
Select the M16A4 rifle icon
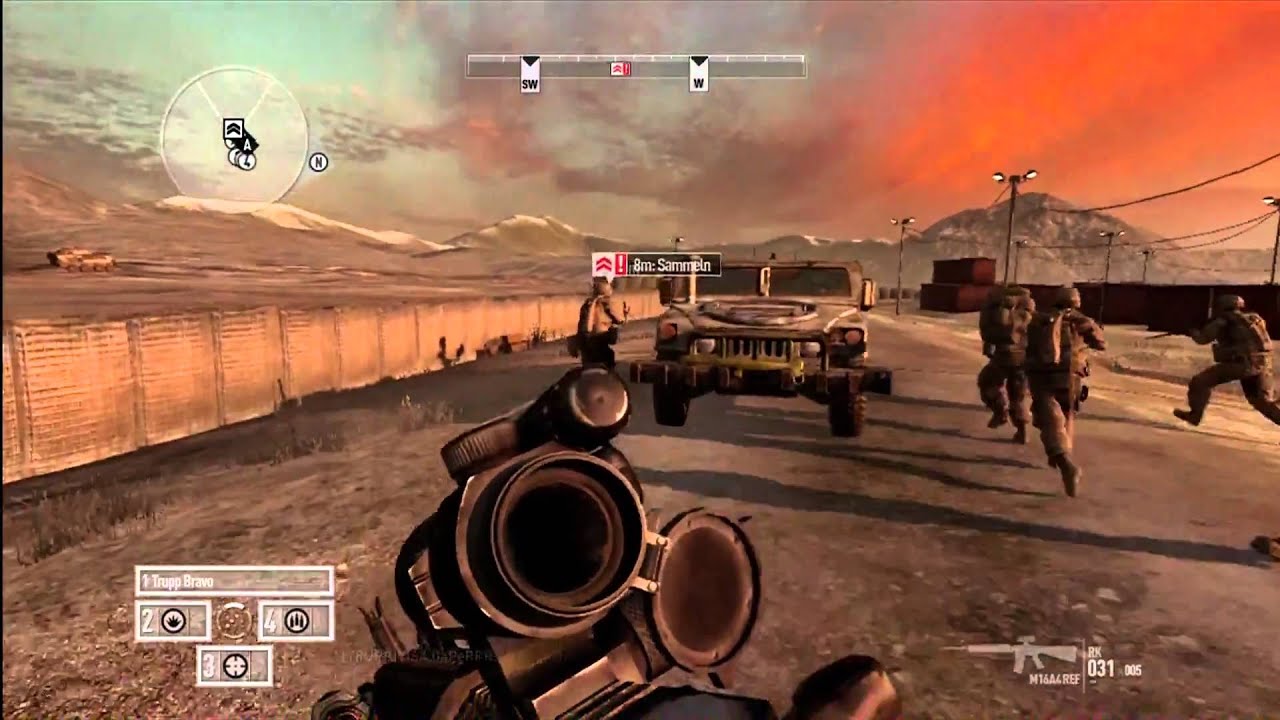click(1022, 653)
